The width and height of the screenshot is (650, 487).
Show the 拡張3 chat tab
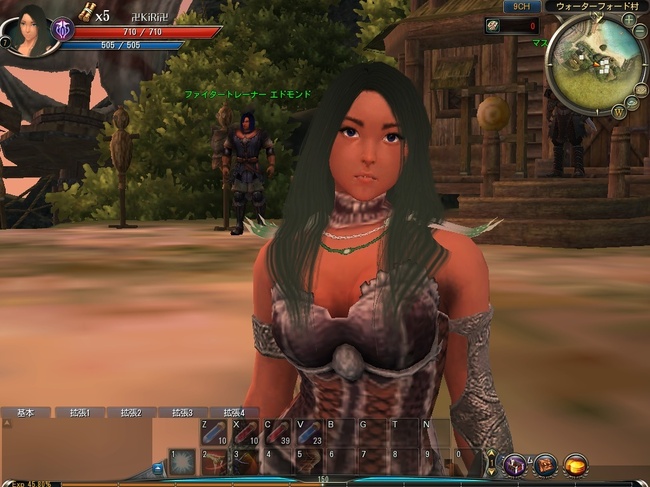pos(182,412)
